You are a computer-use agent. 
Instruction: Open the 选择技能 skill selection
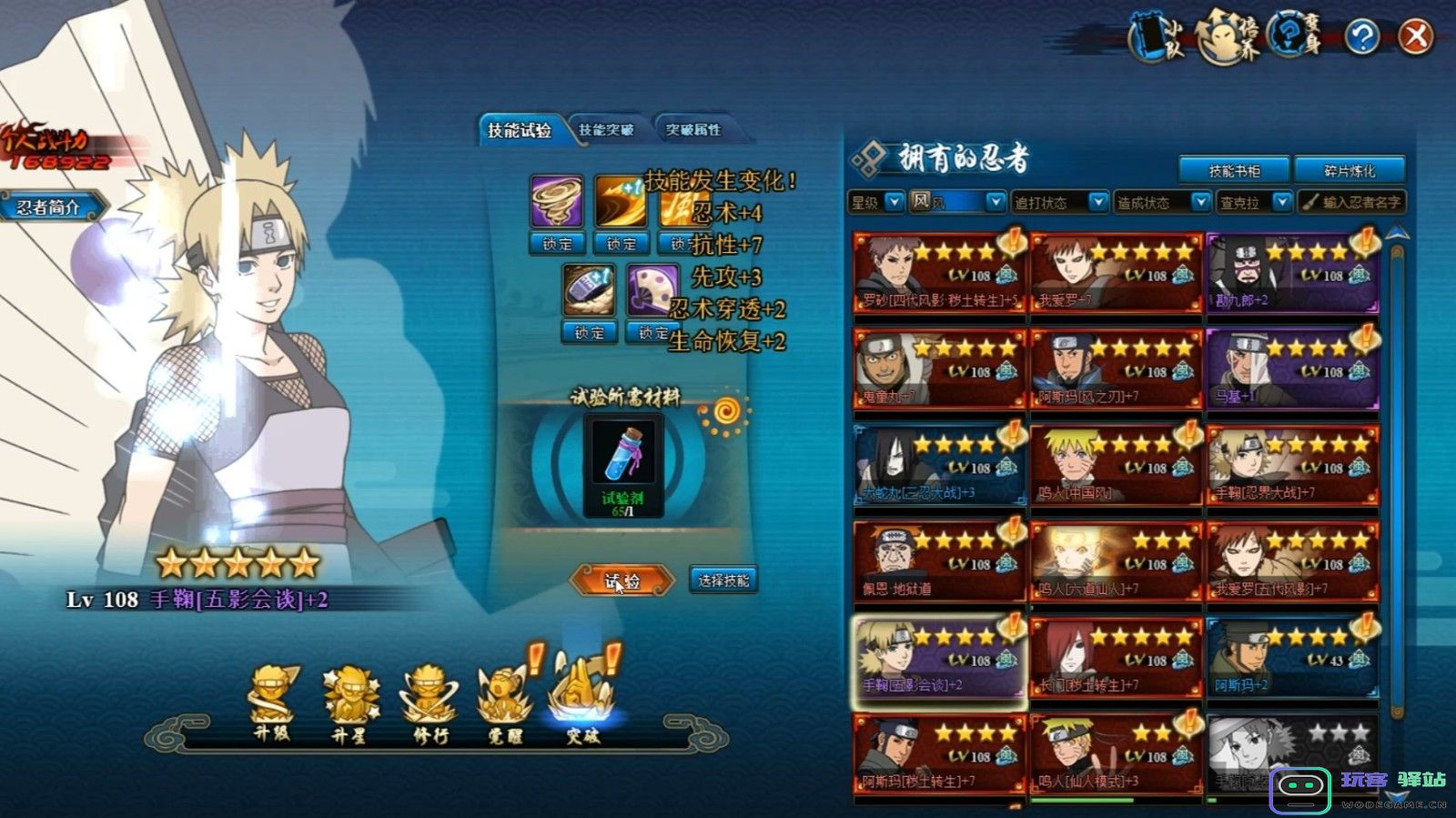[723, 581]
